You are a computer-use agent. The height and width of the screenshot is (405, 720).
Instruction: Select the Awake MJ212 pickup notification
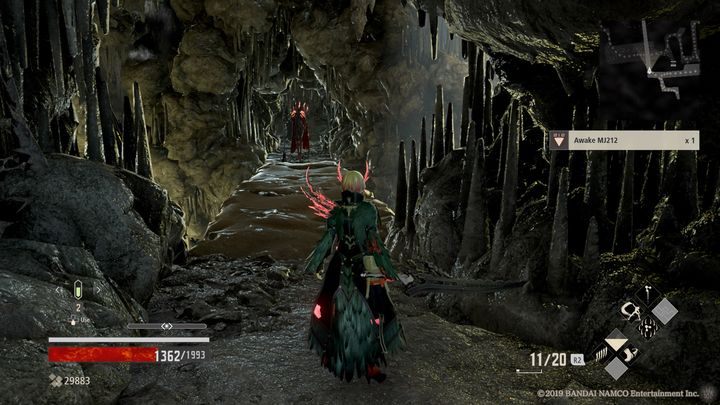pos(621,141)
